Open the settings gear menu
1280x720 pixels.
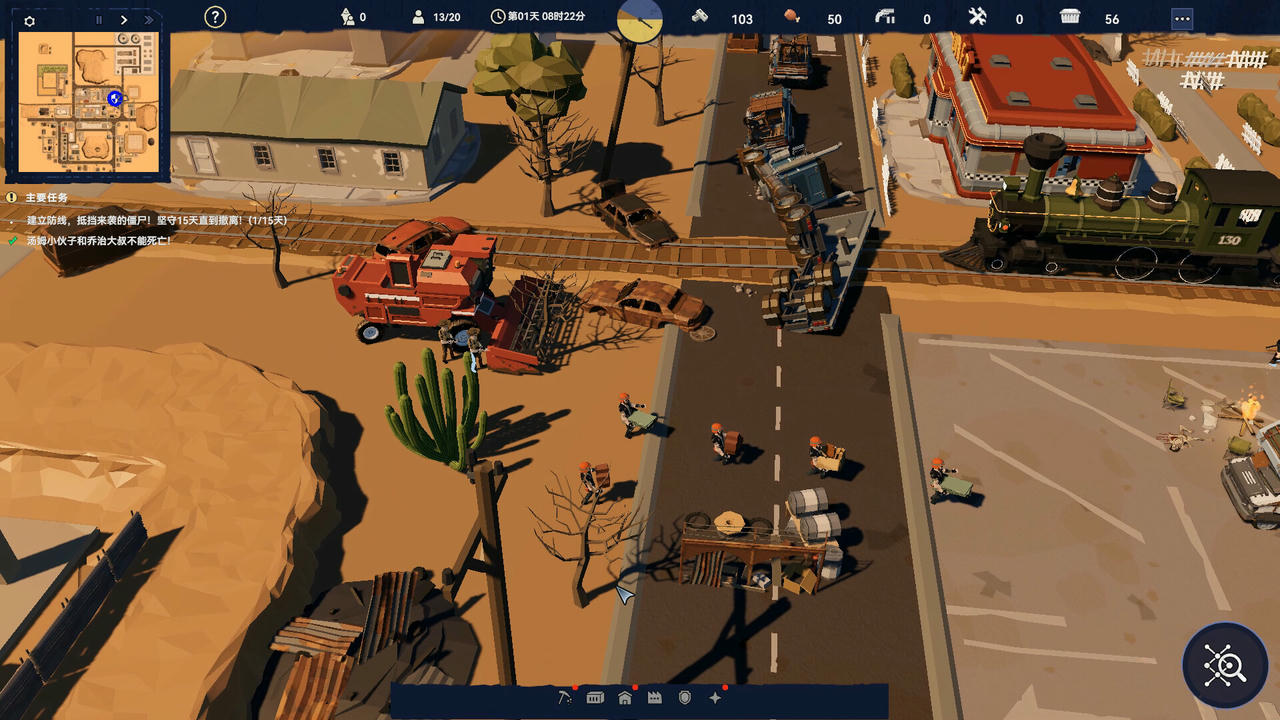[x=29, y=19]
